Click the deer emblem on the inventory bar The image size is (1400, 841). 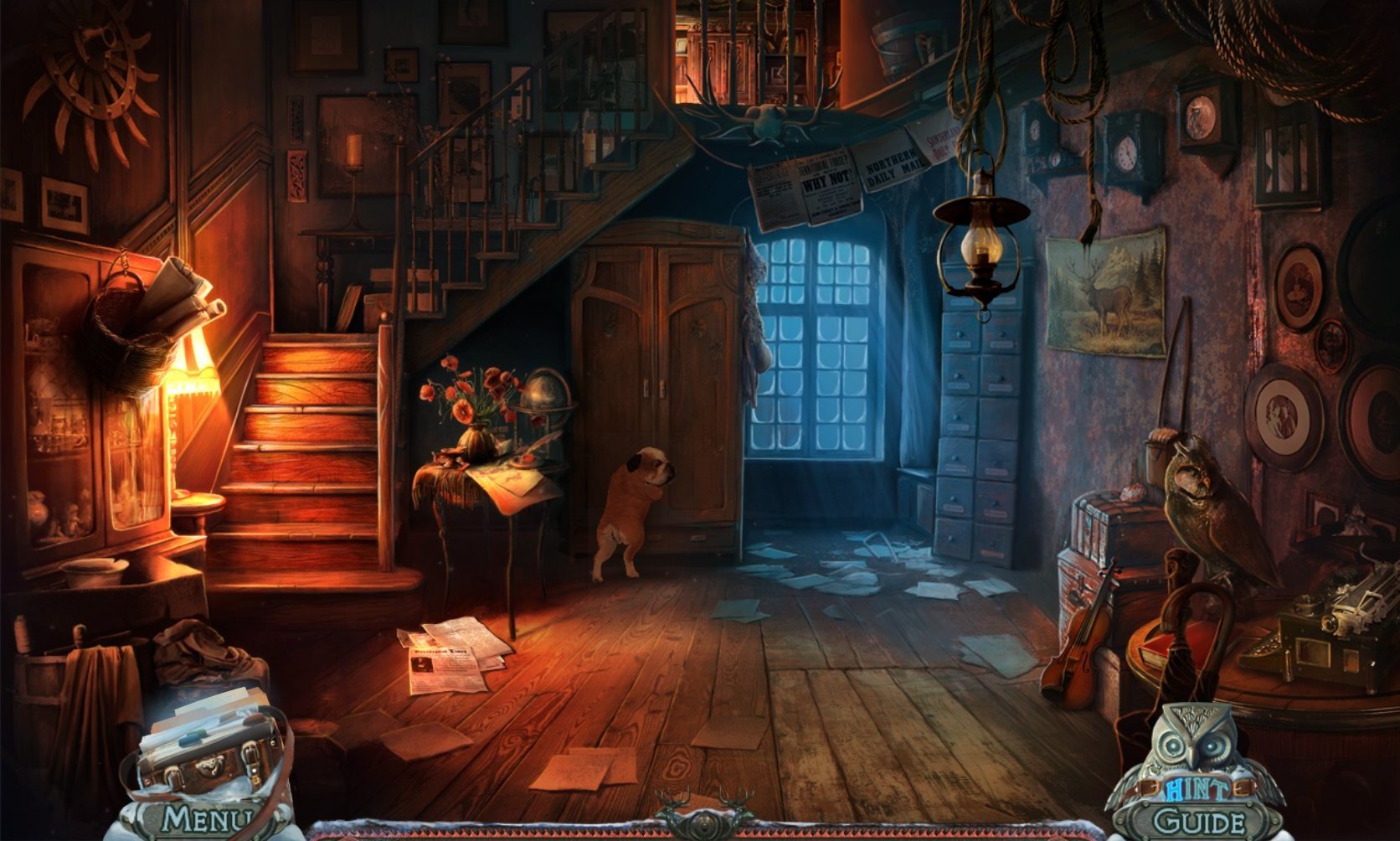699,811
